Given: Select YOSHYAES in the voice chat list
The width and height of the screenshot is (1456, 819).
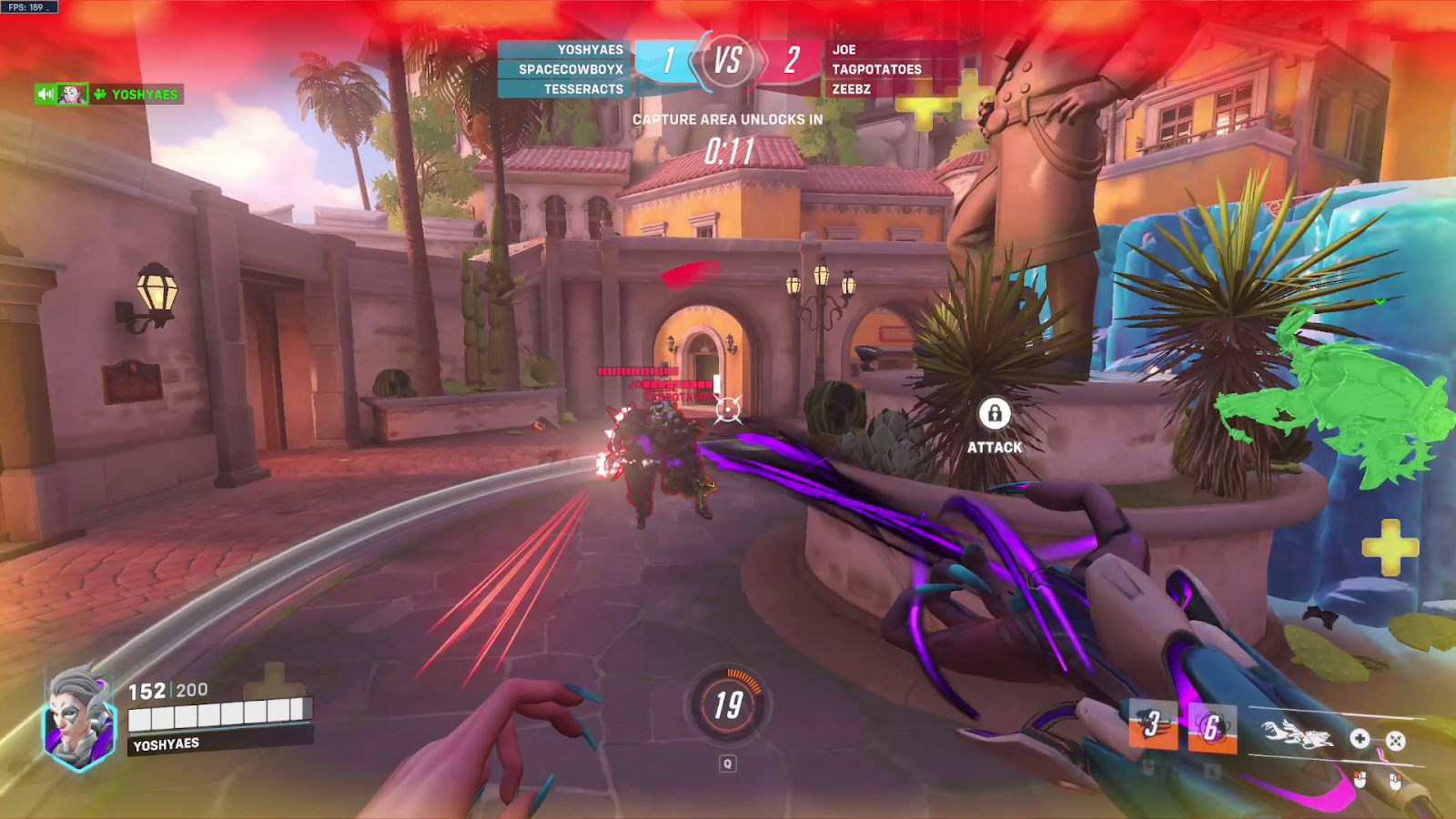Looking at the screenshot, I should click(x=145, y=95).
